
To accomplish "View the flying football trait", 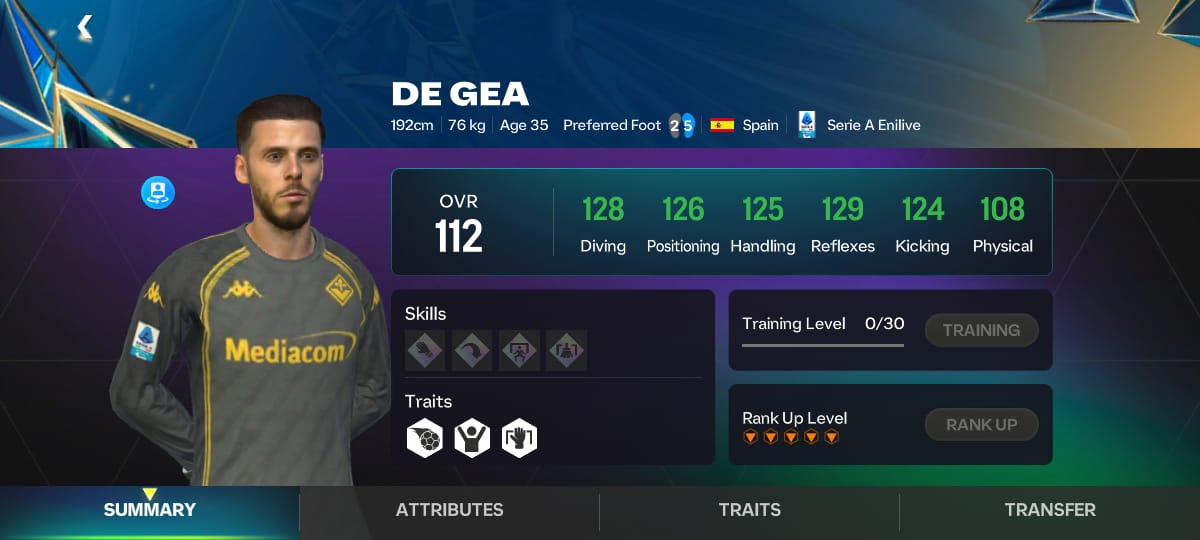I will tap(425, 438).
